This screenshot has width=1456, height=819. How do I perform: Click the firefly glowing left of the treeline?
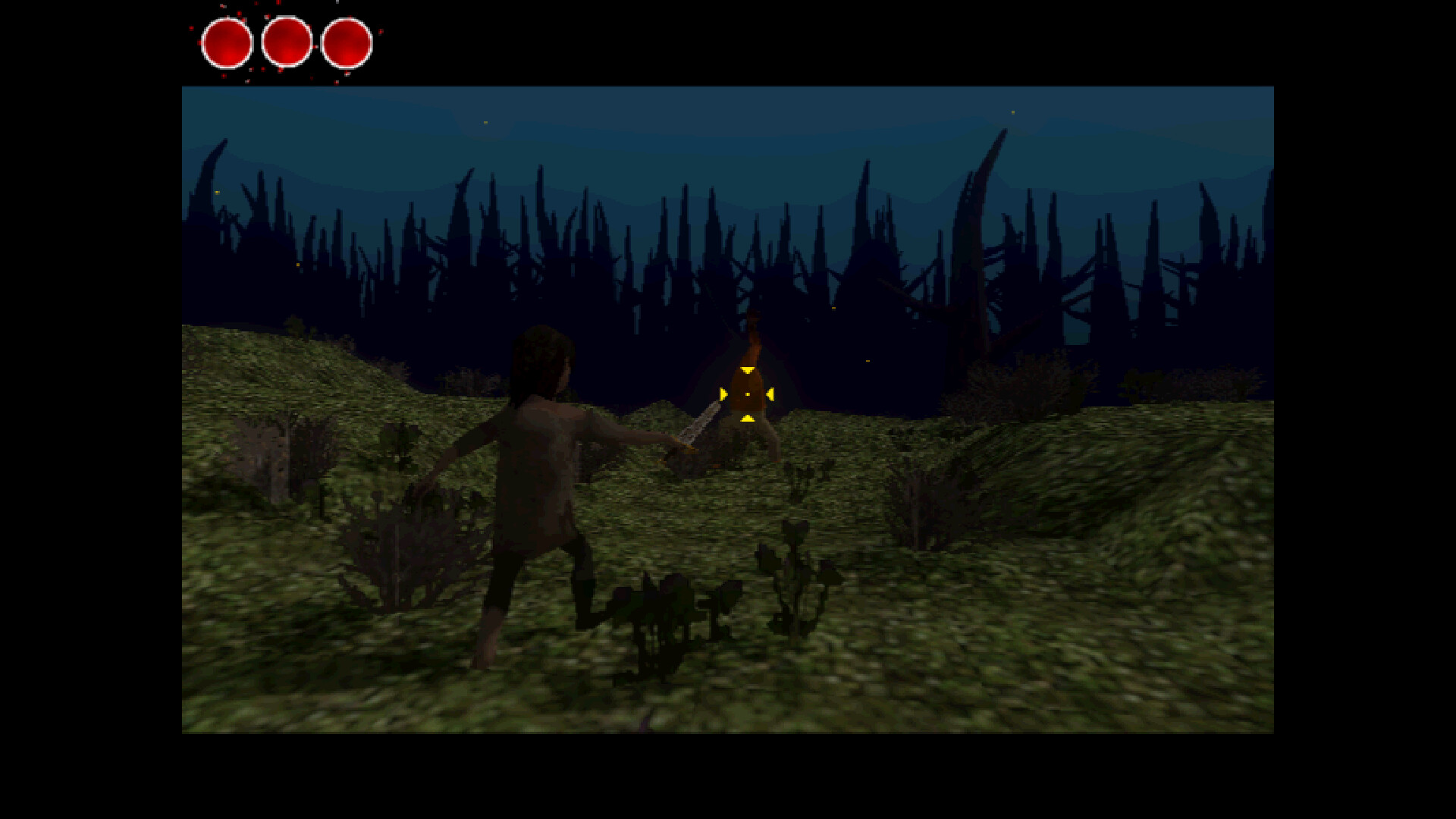coord(218,192)
